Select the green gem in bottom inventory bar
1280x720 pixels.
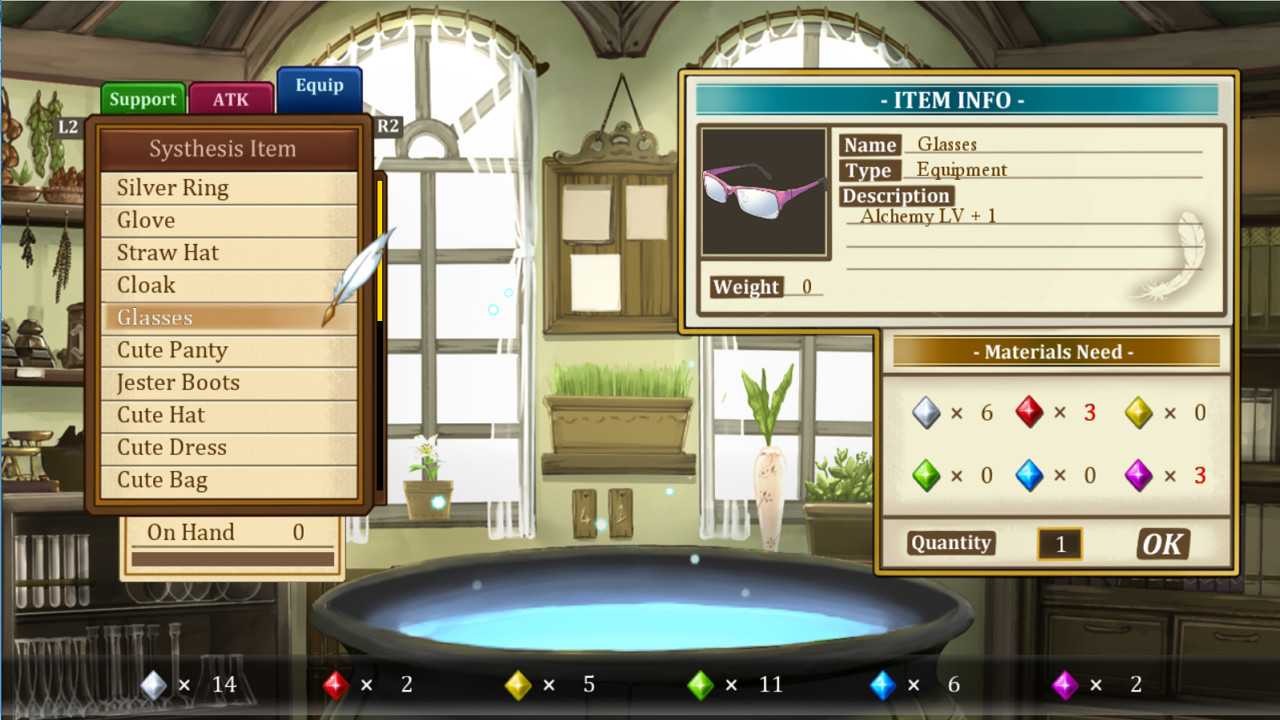[x=700, y=684]
